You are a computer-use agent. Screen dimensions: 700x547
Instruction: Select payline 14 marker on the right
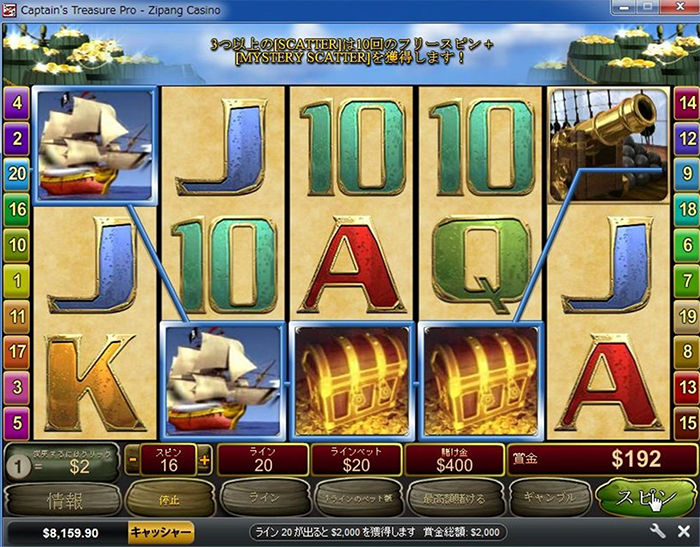(686, 102)
